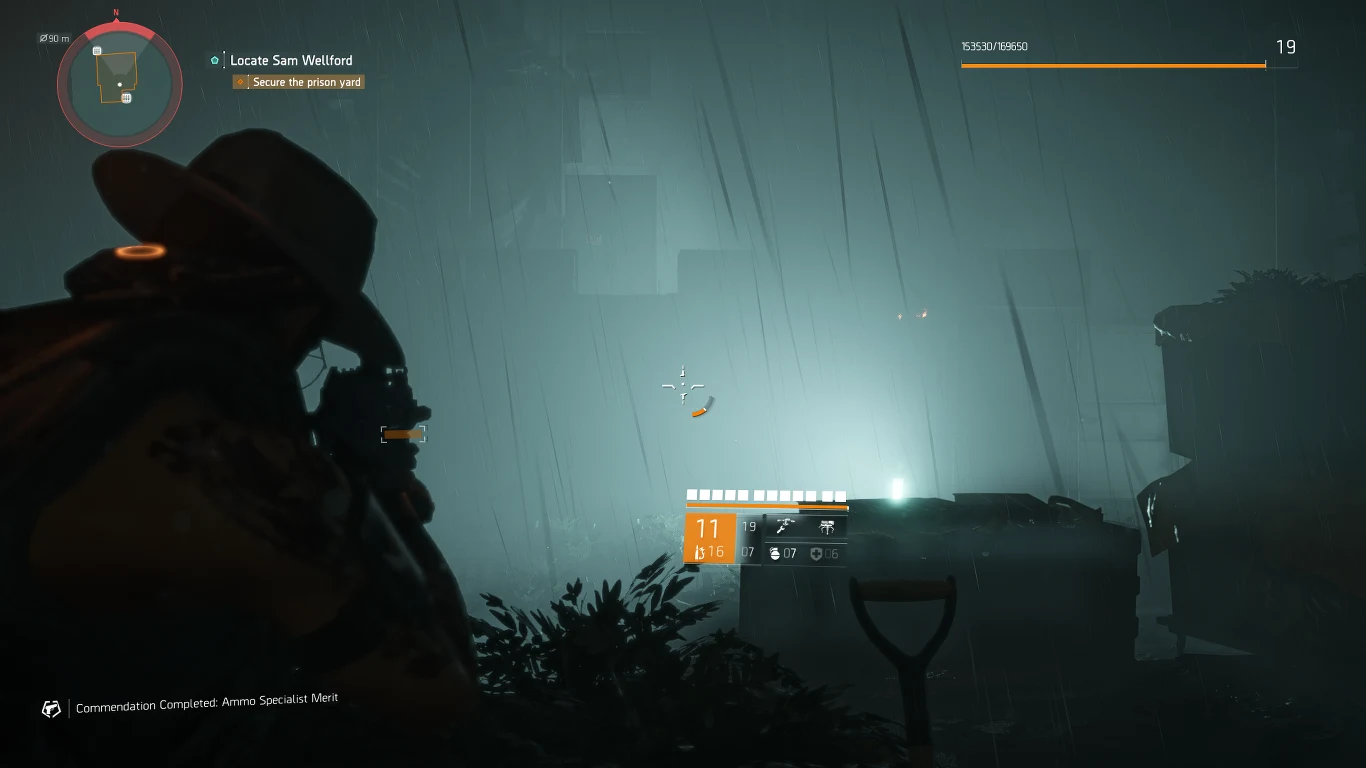The height and width of the screenshot is (768, 1366).
Task: Select the turret skill icon on the HUD
Action: click(x=827, y=527)
